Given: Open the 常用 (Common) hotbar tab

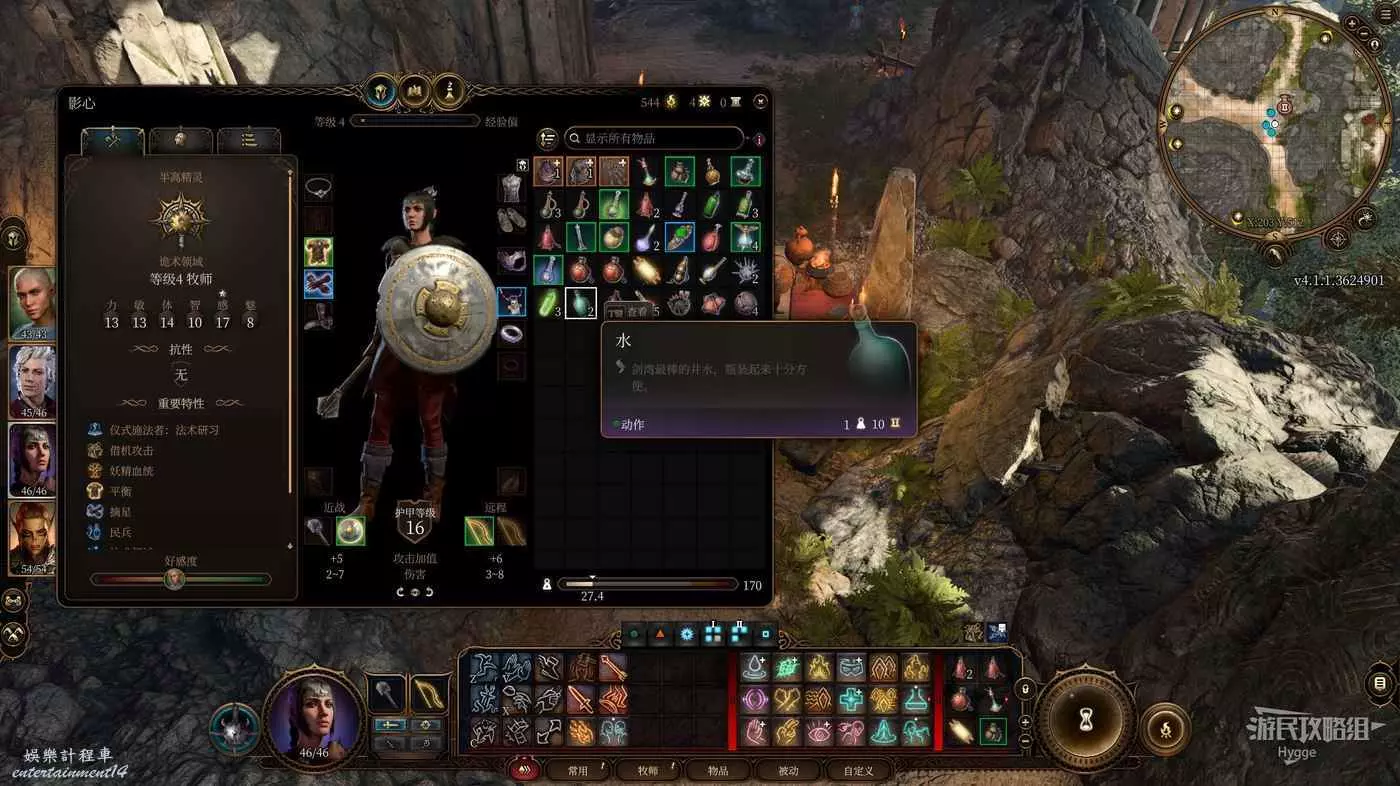Looking at the screenshot, I should pyautogui.click(x=578, y=770).
